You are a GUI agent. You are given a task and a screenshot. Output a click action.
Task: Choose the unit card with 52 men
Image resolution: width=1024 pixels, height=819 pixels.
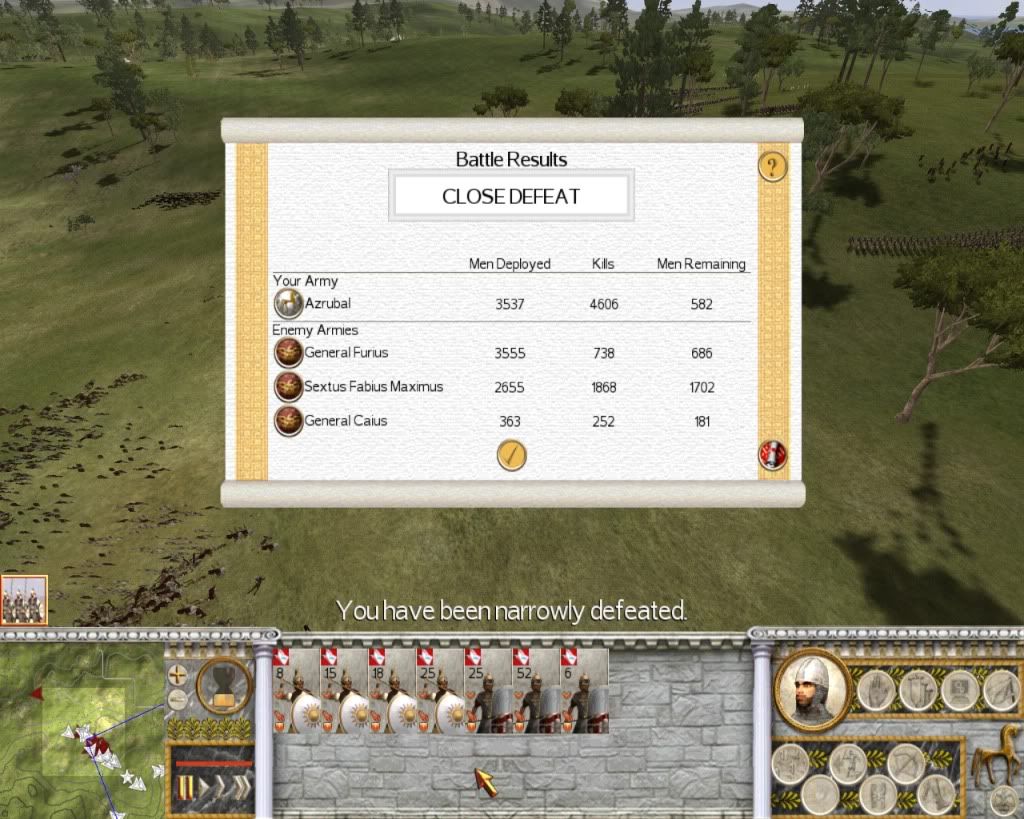(535, 690)
